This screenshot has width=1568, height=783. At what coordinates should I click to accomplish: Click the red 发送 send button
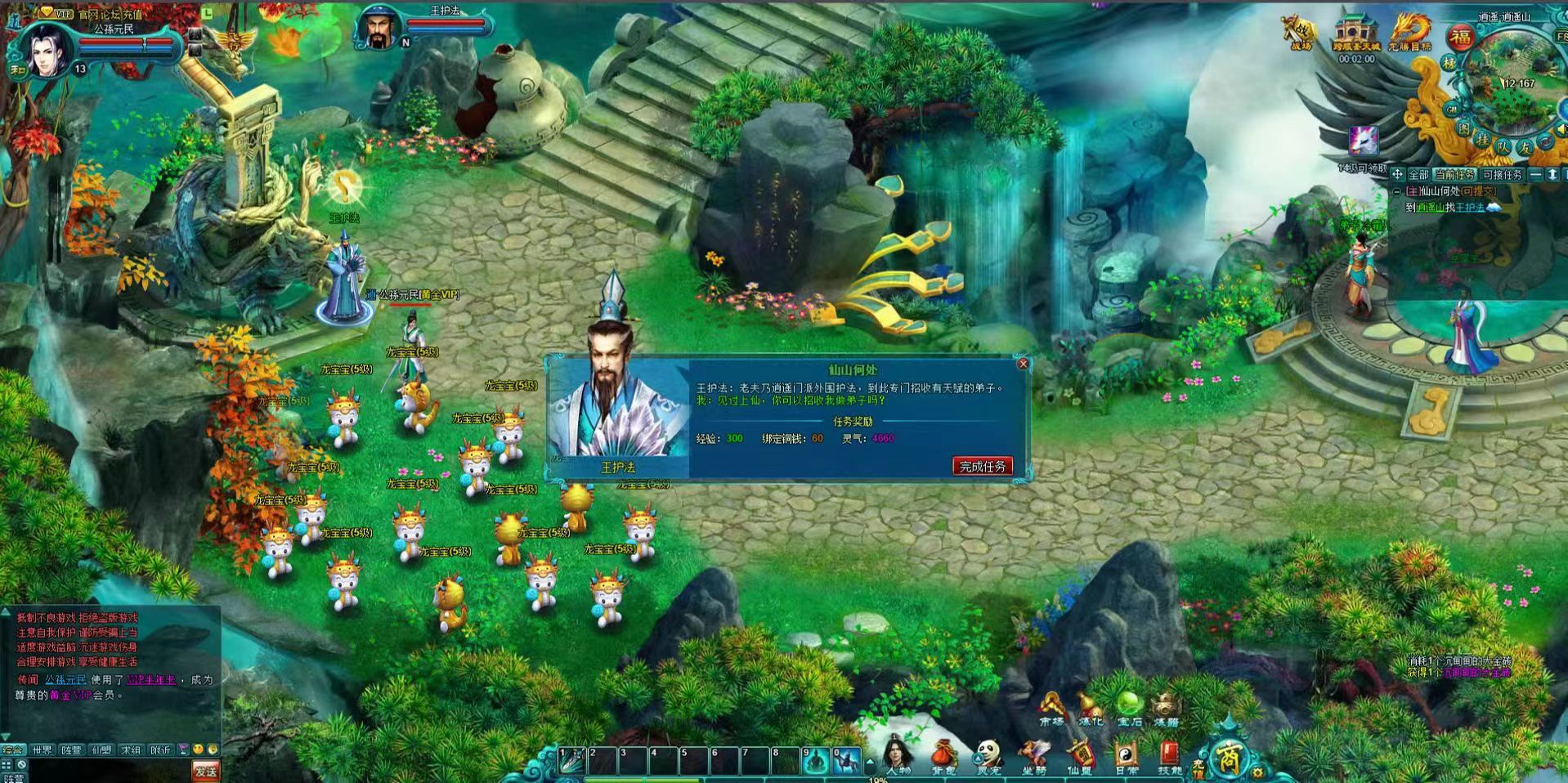click(205, 770)
